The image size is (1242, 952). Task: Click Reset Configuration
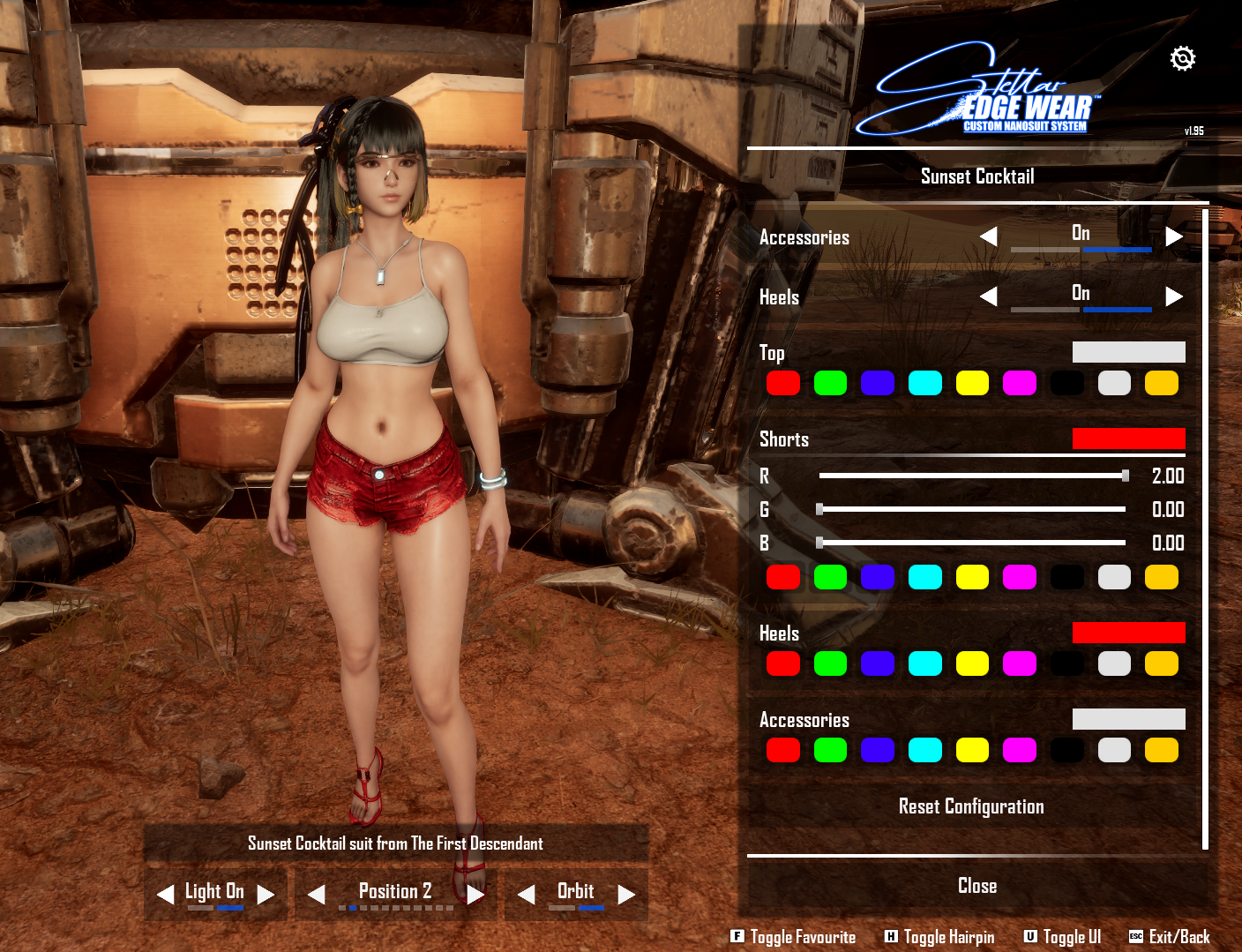970,806
